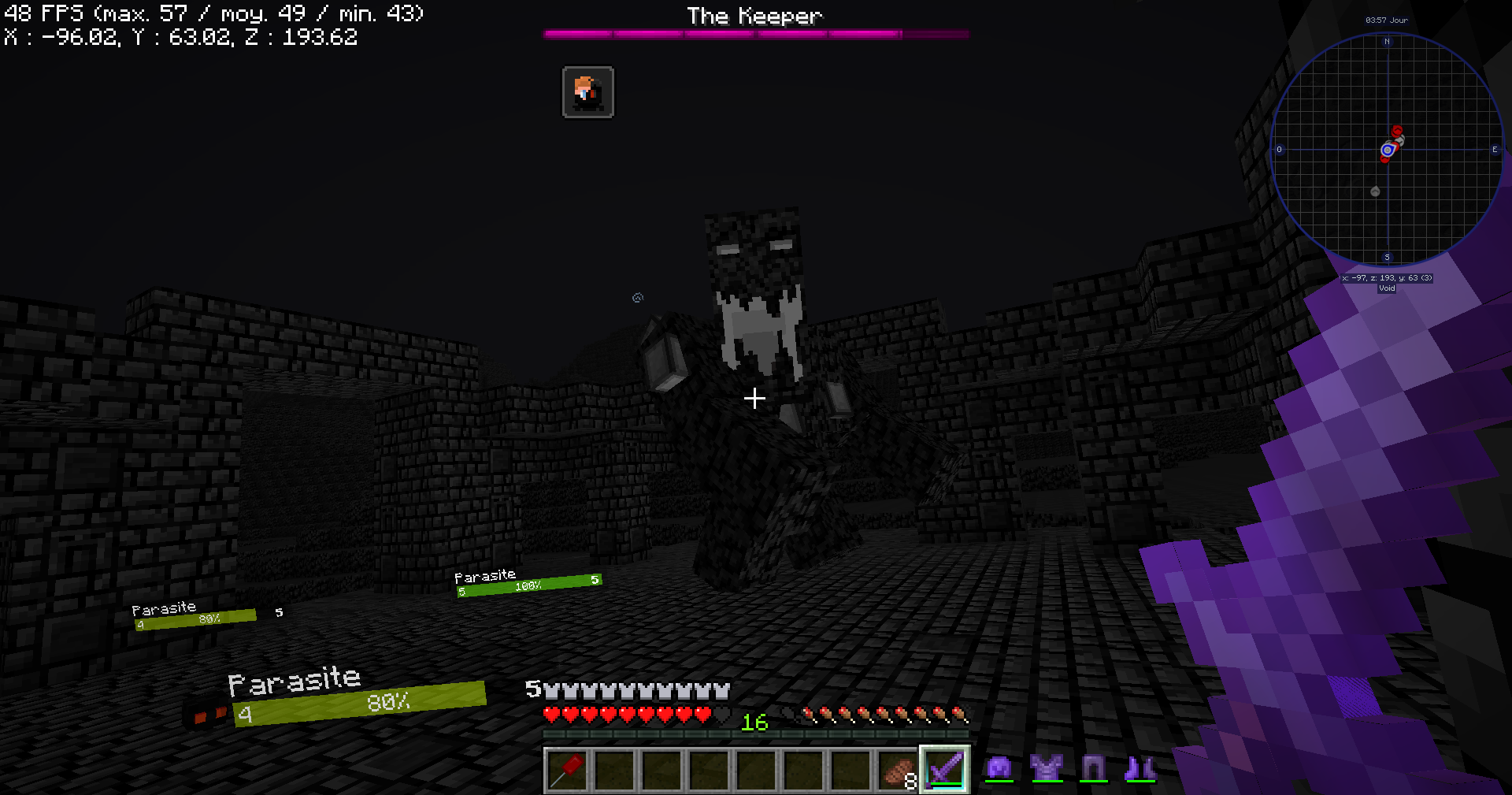Click the 03:57 Jour time display
The width and height of the screenshot is (1512, 795).
pyautogui.click(x=1388, y=20)
